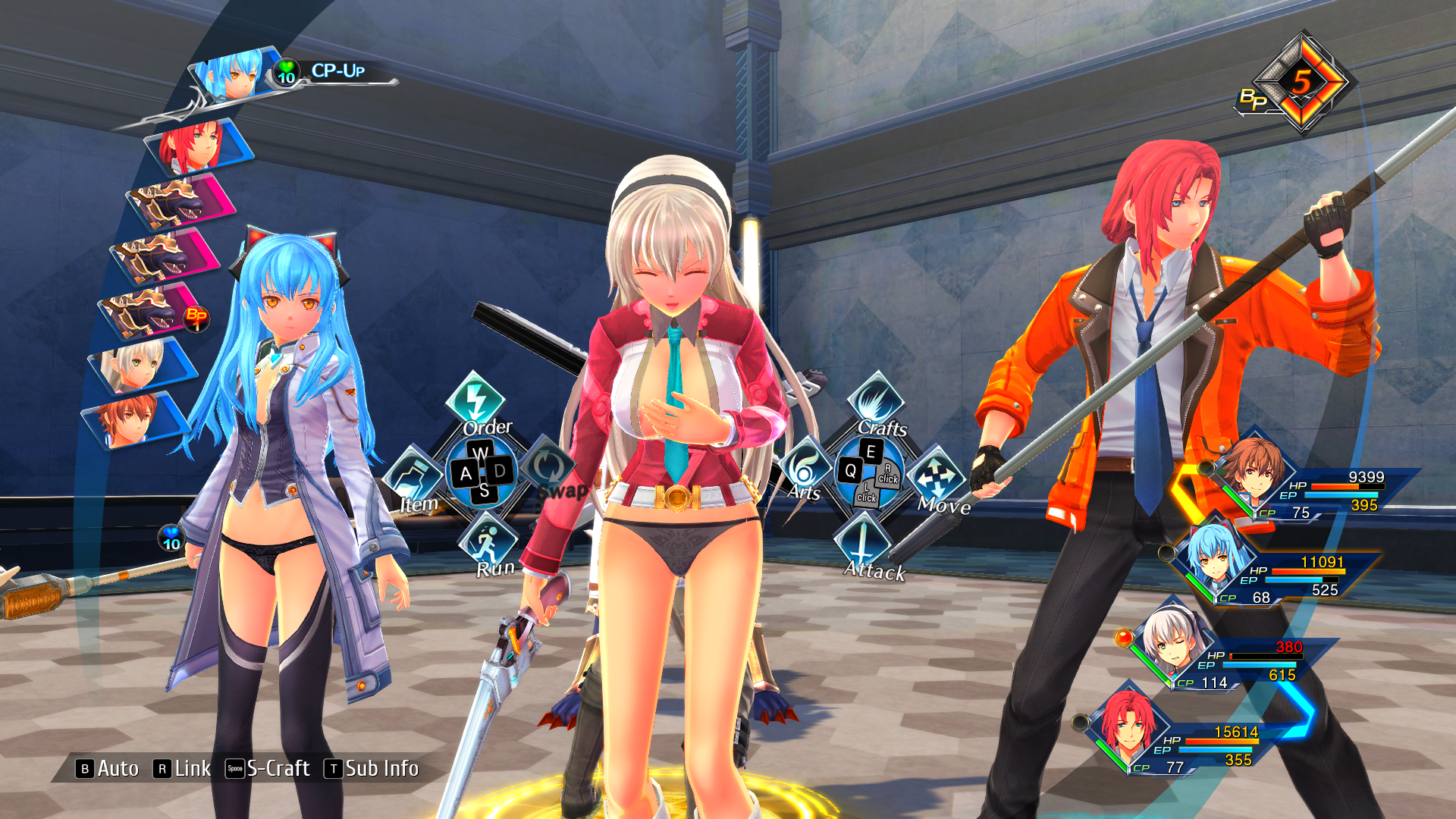1456x819 pixels.
Task: Click the enemy turn portrait marked BP
Action: click(152, 311)
